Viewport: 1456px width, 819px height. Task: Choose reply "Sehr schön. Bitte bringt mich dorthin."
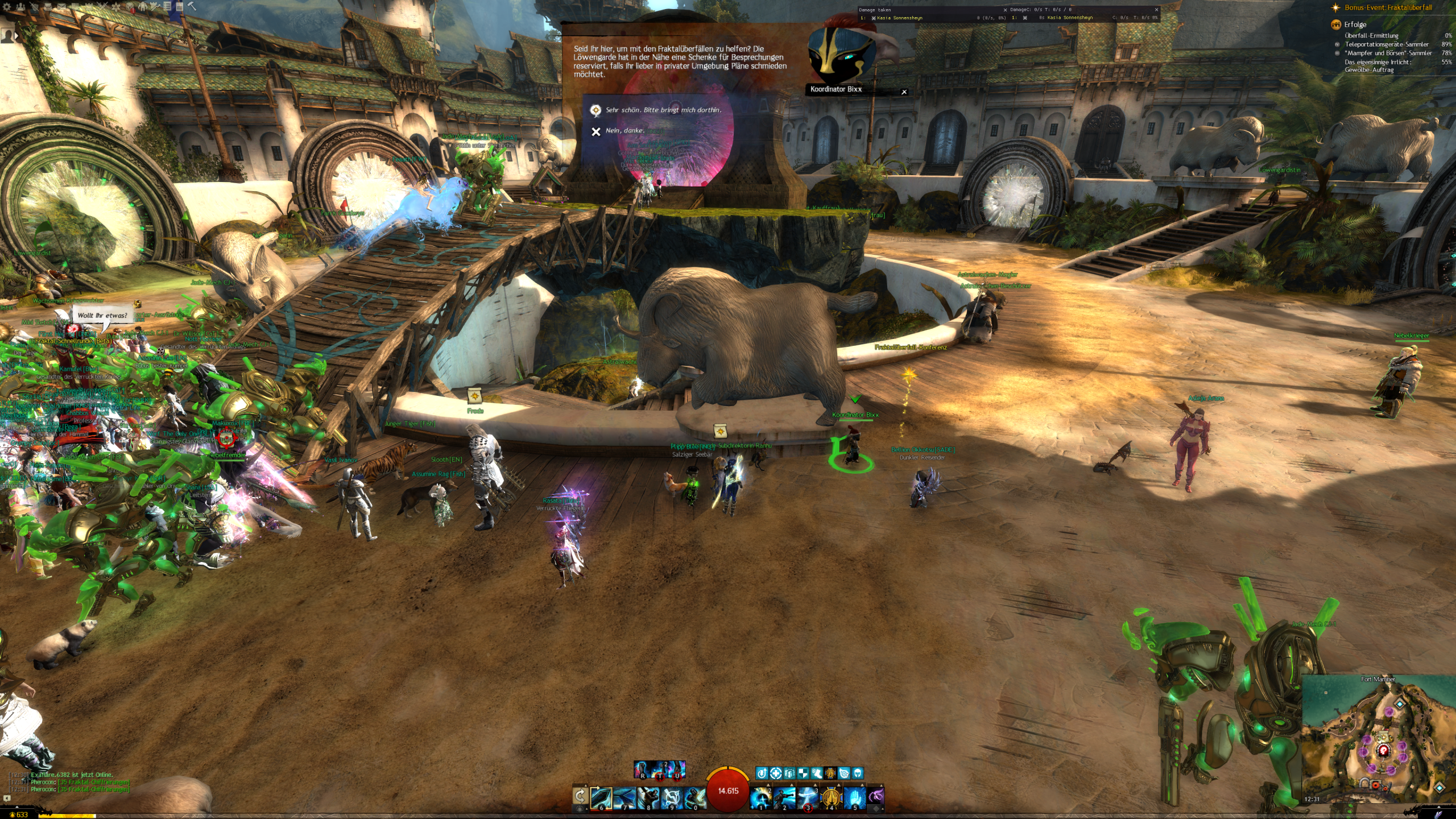(663, 110)
